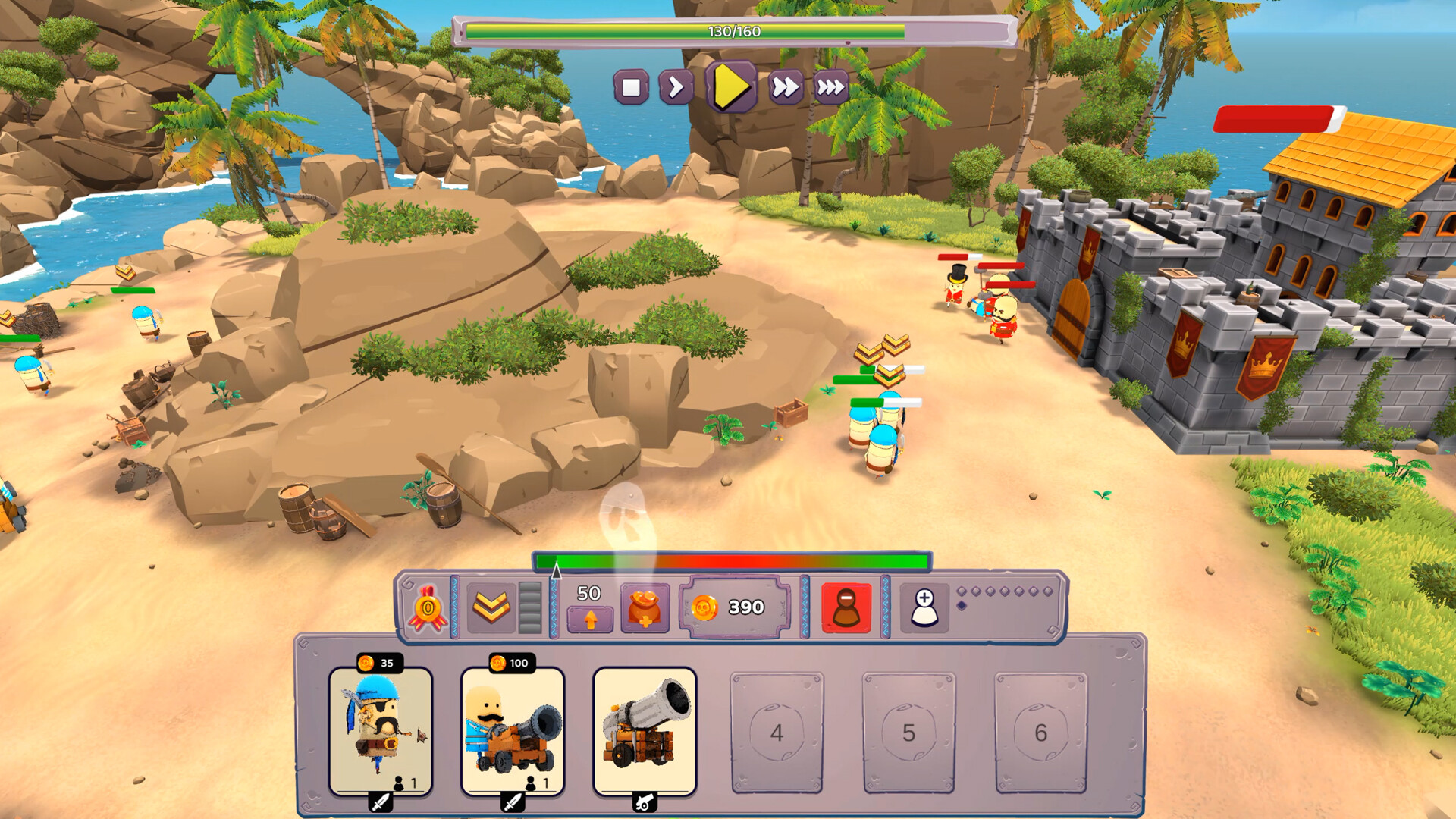Expand empty card slot number 4
Screen dimensions: 1456x819
coord(776,733)
